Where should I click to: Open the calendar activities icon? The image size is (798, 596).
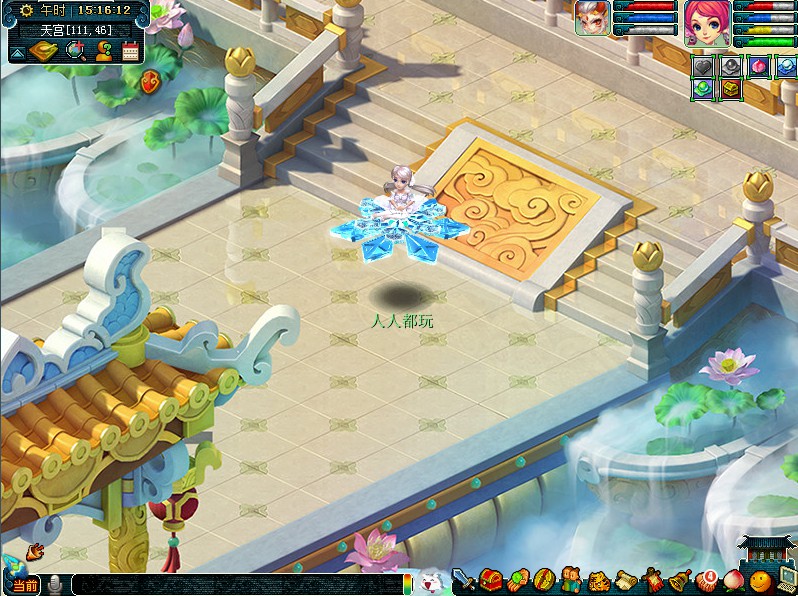pos(130,51)
